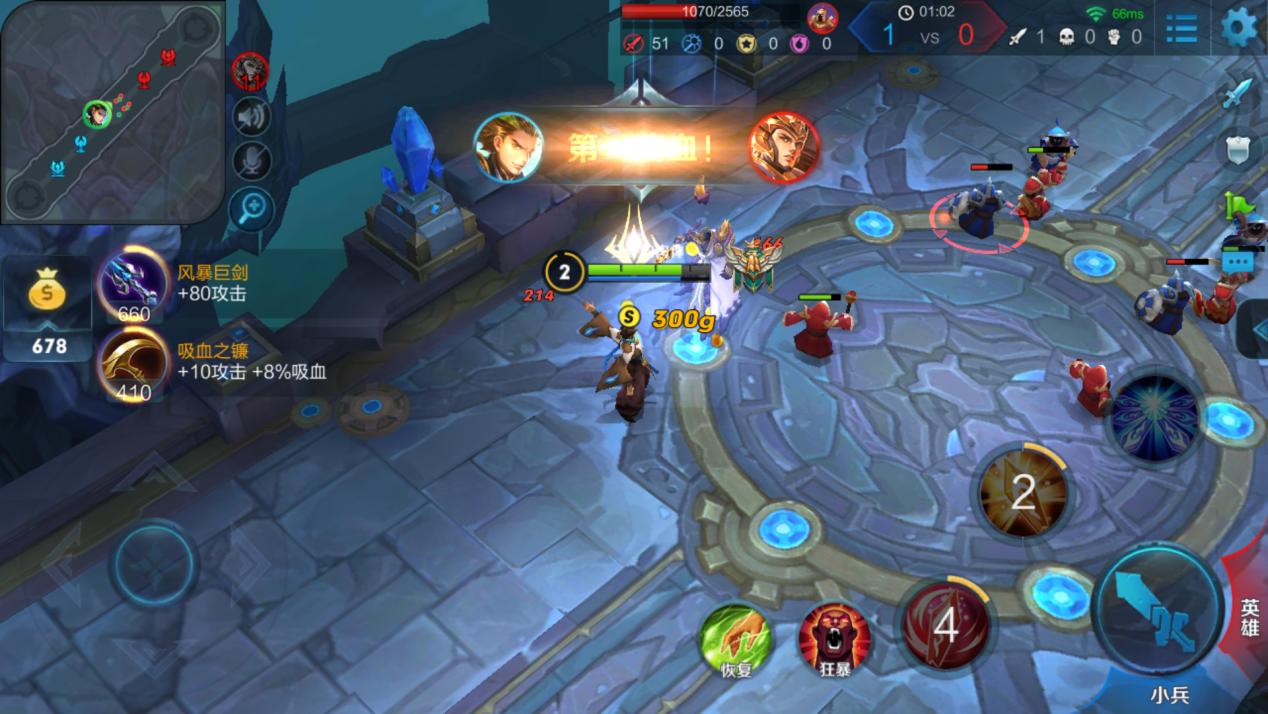Open the scoreboard list panel

[x=1182, y=28]
